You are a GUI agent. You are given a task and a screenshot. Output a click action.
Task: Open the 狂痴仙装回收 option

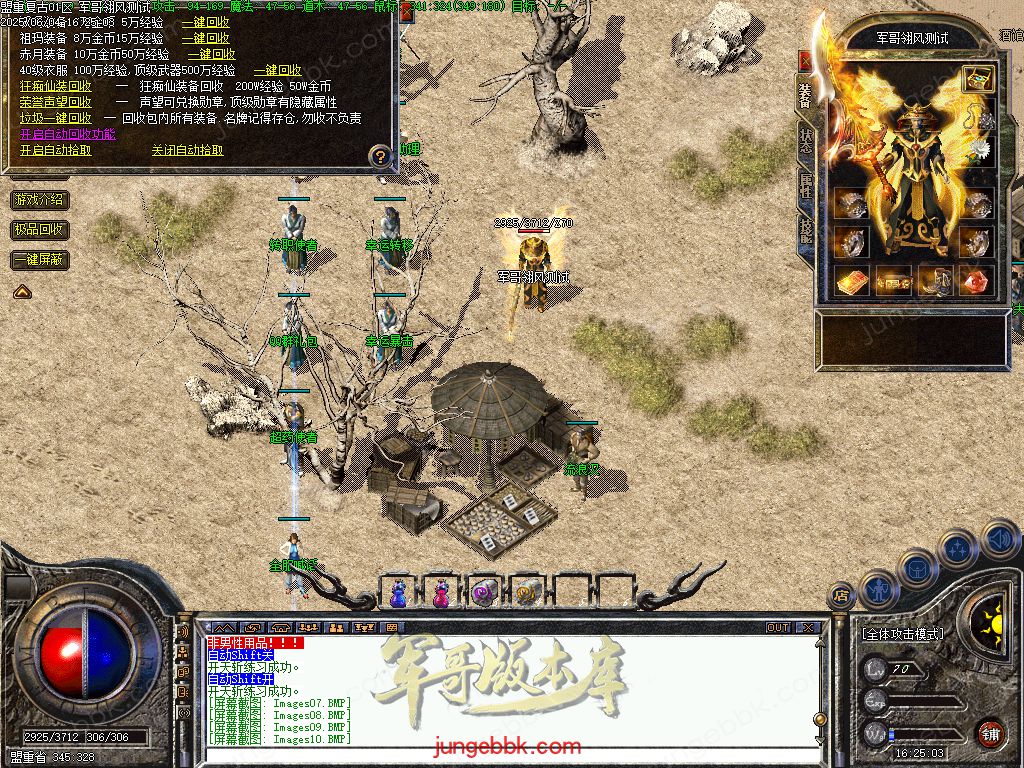click(x=55, y=86)
